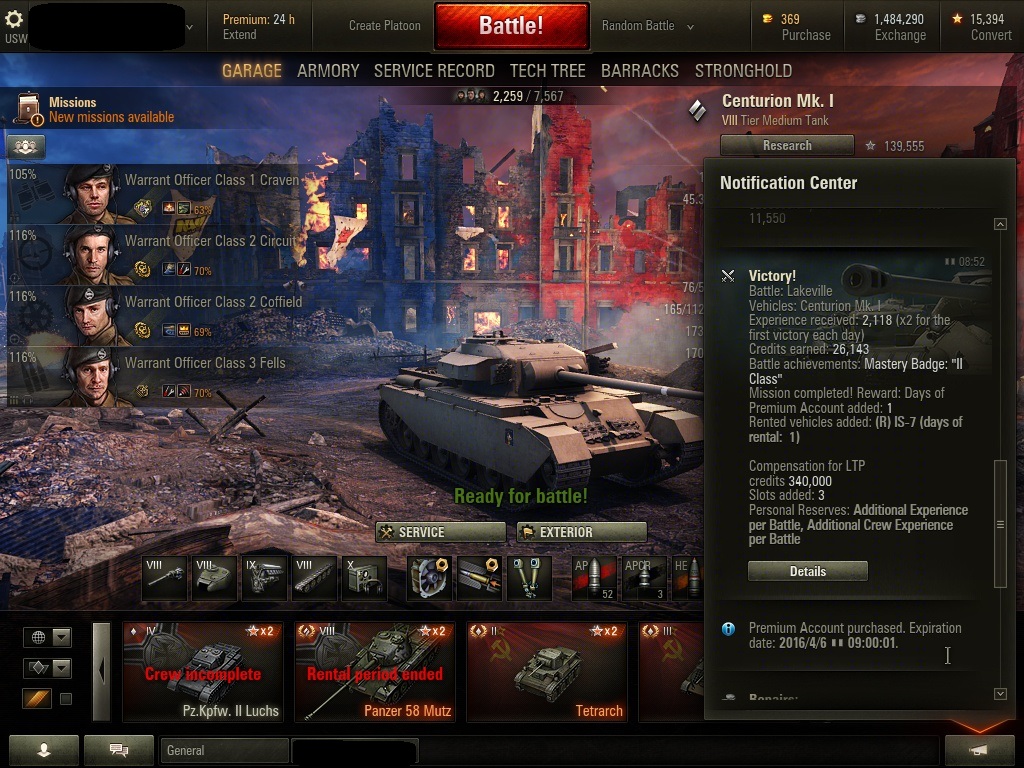Start the match with the Battle! button
The height and width of the screenshot is (768, 1024).
click(510, 26)
